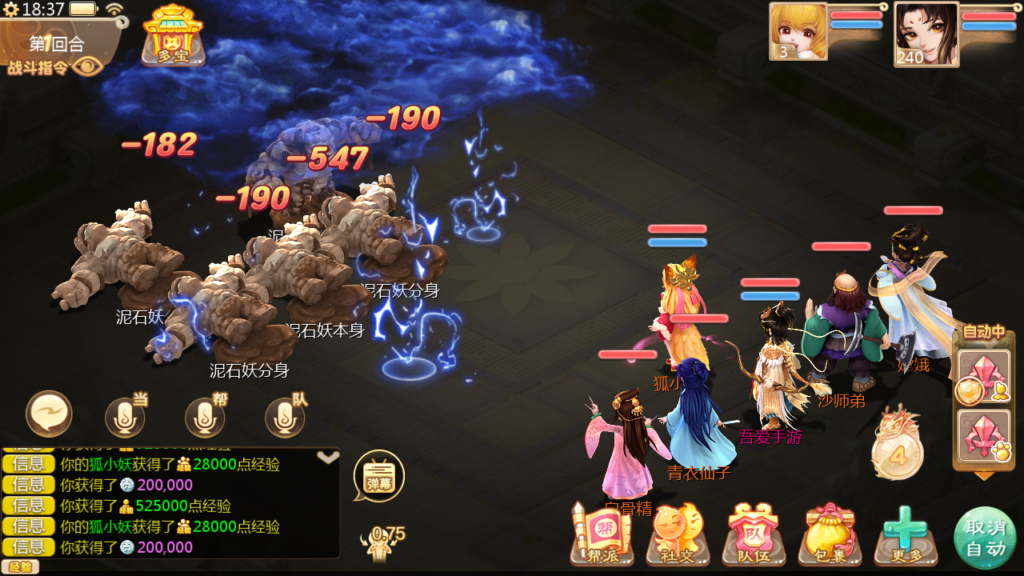This screenshot has height=576, width=1024.
Task: Open the 多宝 shop icon
Action: tap(173, 35)
